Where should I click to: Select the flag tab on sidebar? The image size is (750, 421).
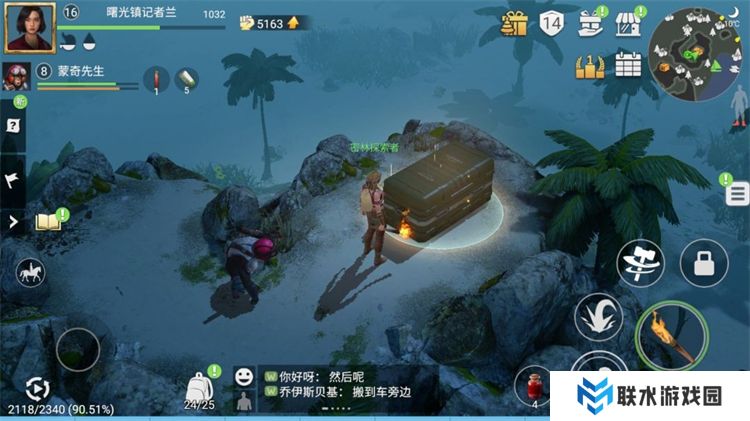tap(13, 179)
